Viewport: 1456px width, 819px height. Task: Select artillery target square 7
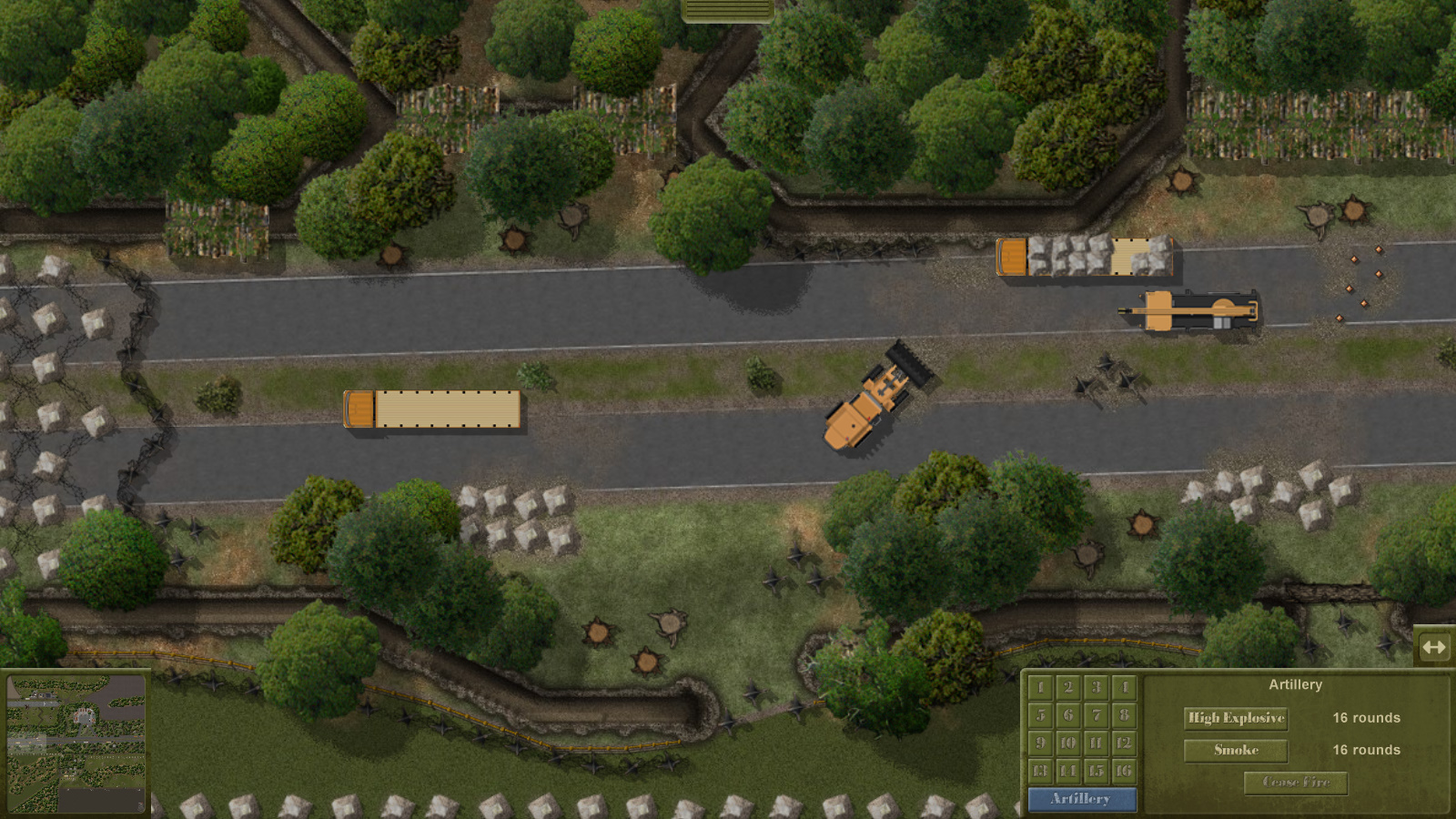click(1094, 716)
